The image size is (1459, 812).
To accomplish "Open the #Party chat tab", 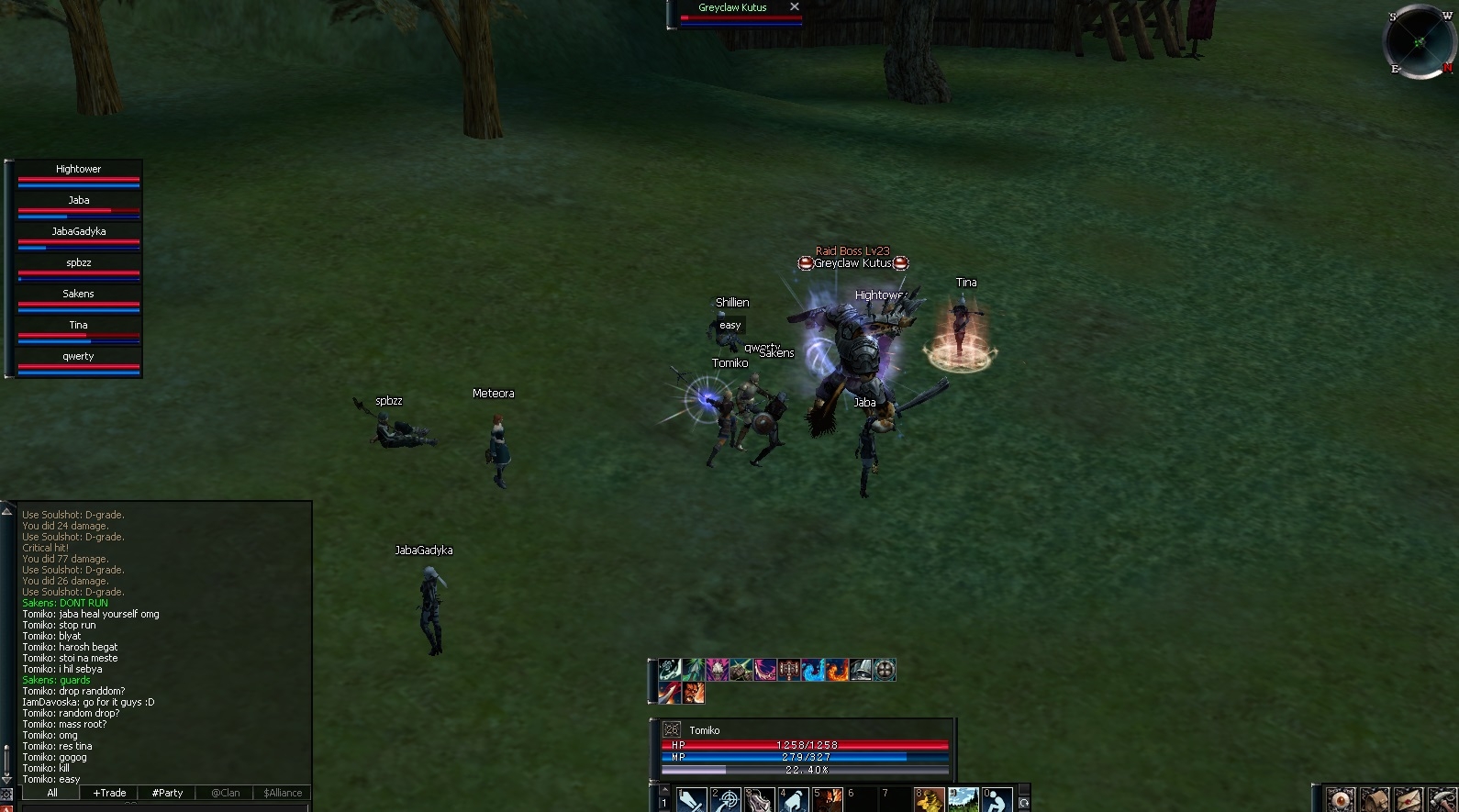I will [x=167, y=793].
